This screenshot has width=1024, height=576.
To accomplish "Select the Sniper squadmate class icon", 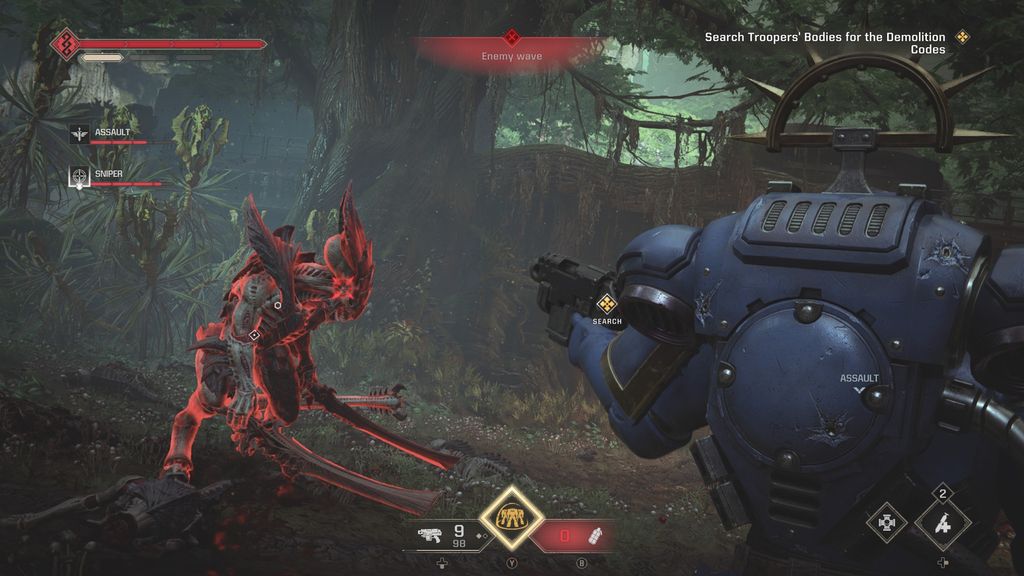I will tap(80, 176).
